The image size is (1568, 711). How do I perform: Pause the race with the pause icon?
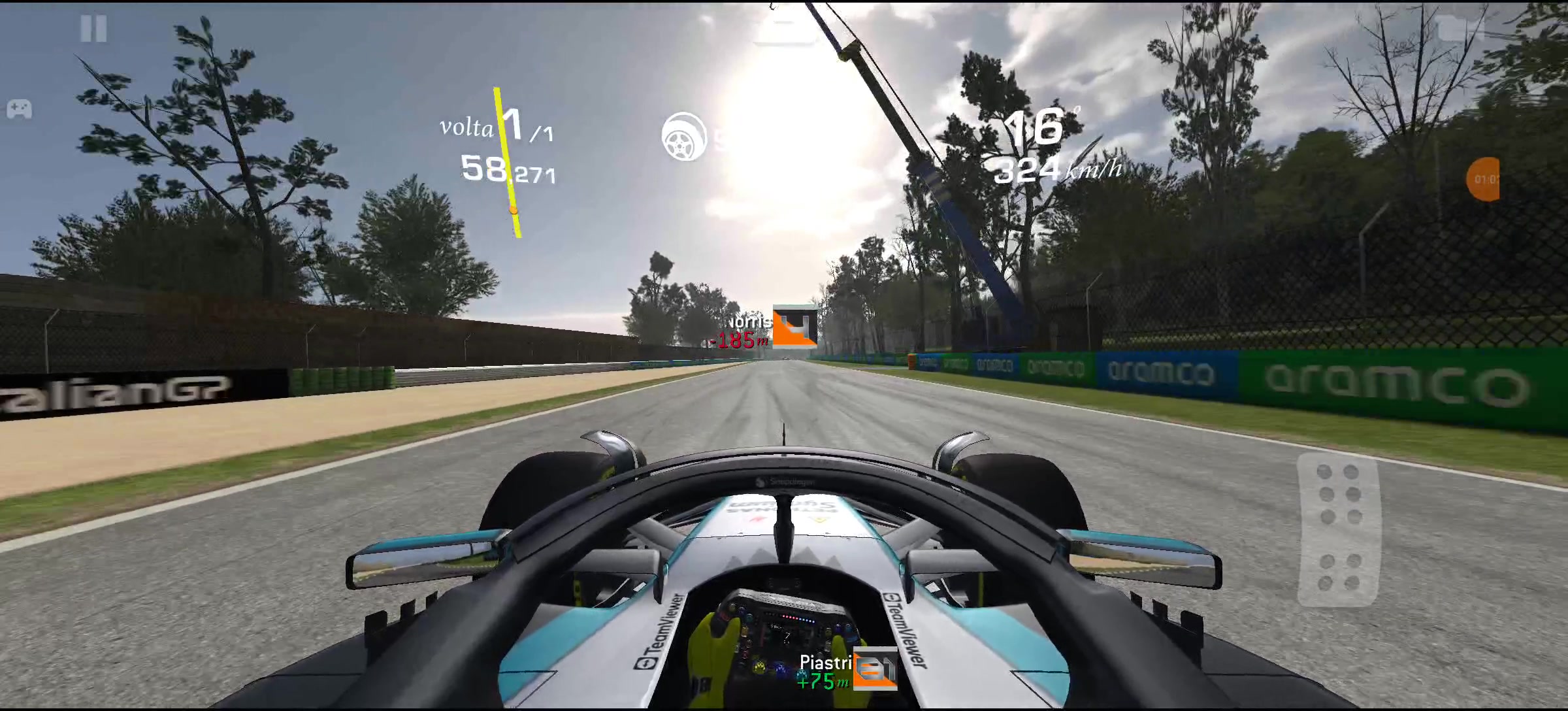tap(95, 29)
